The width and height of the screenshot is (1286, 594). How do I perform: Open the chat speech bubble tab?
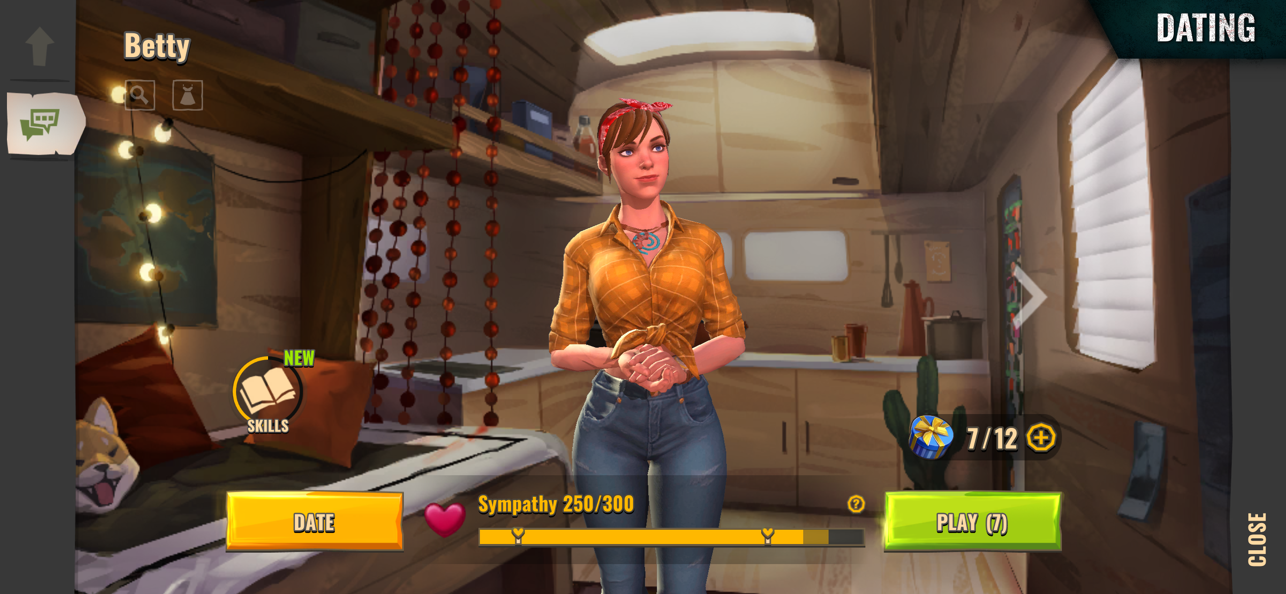pyautogui.click(x=41, y=124)
